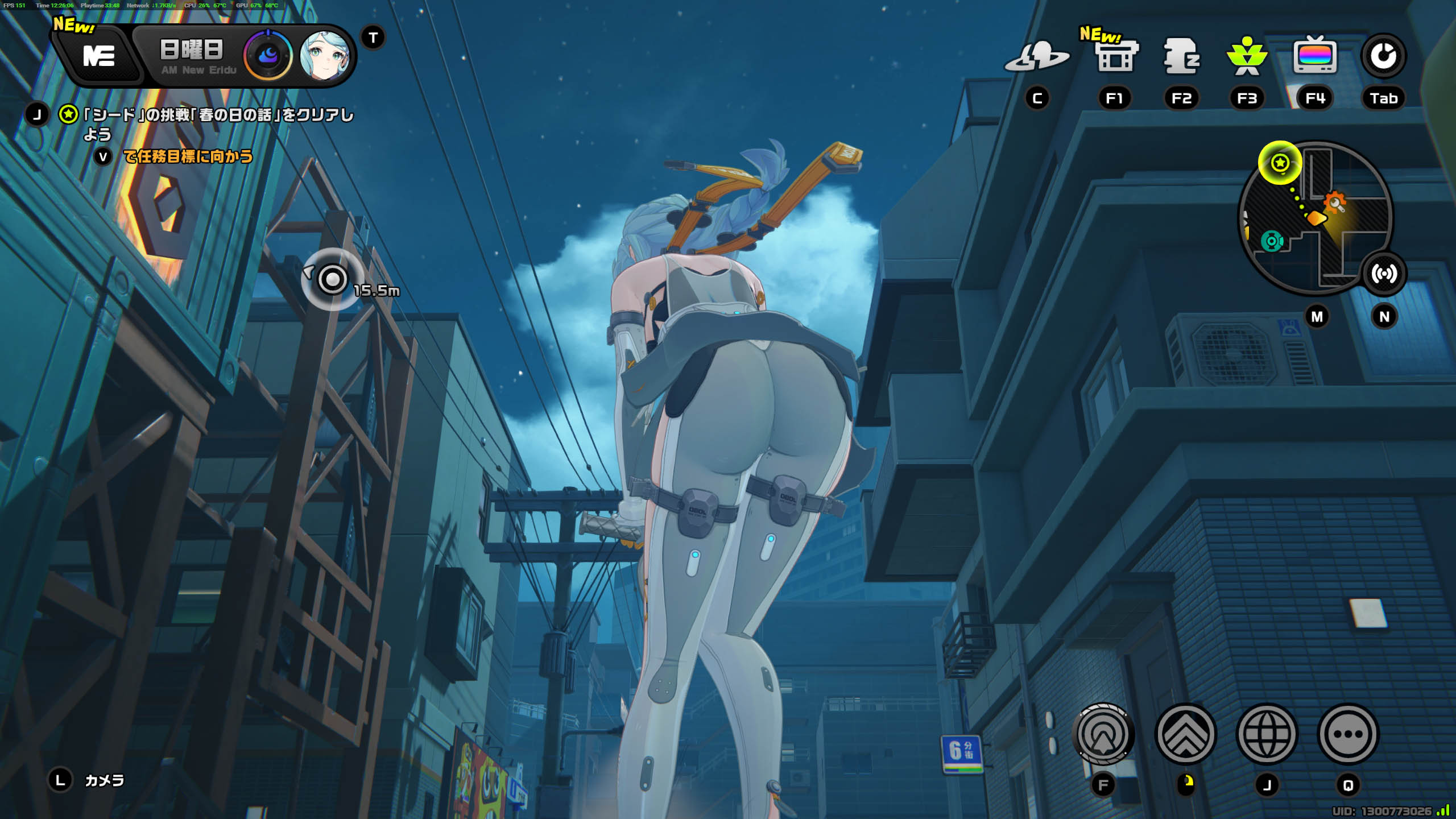Click the circular waypoint marker showing 15.5m

pos(333,279)
